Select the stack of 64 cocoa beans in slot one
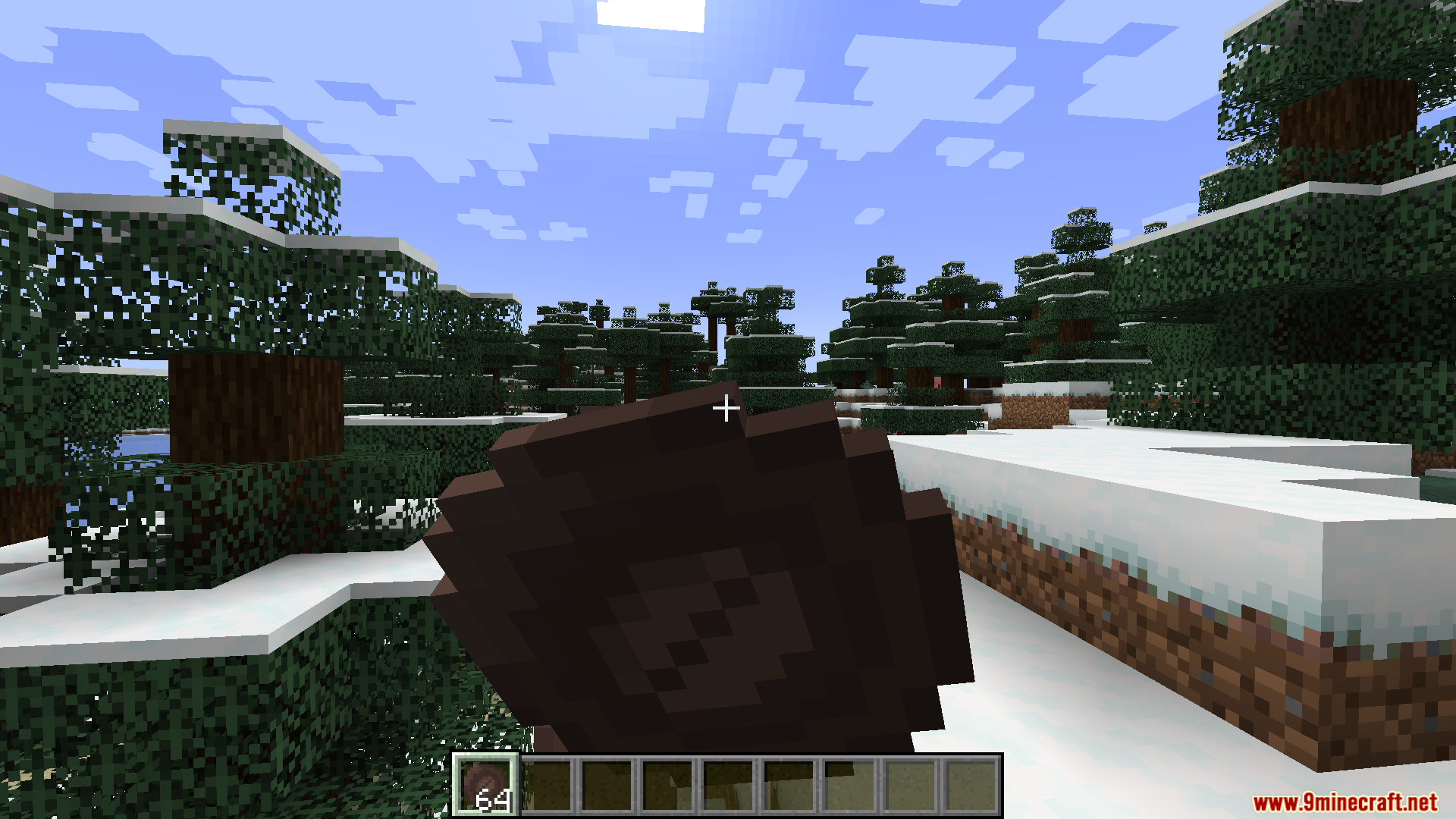This screenshot has height=819, width=1456. point(487,786)
